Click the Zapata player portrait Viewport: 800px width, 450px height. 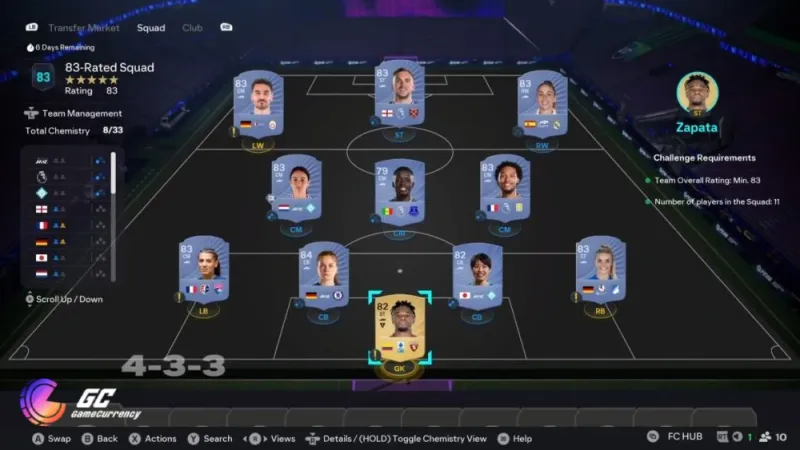point(697,93)
